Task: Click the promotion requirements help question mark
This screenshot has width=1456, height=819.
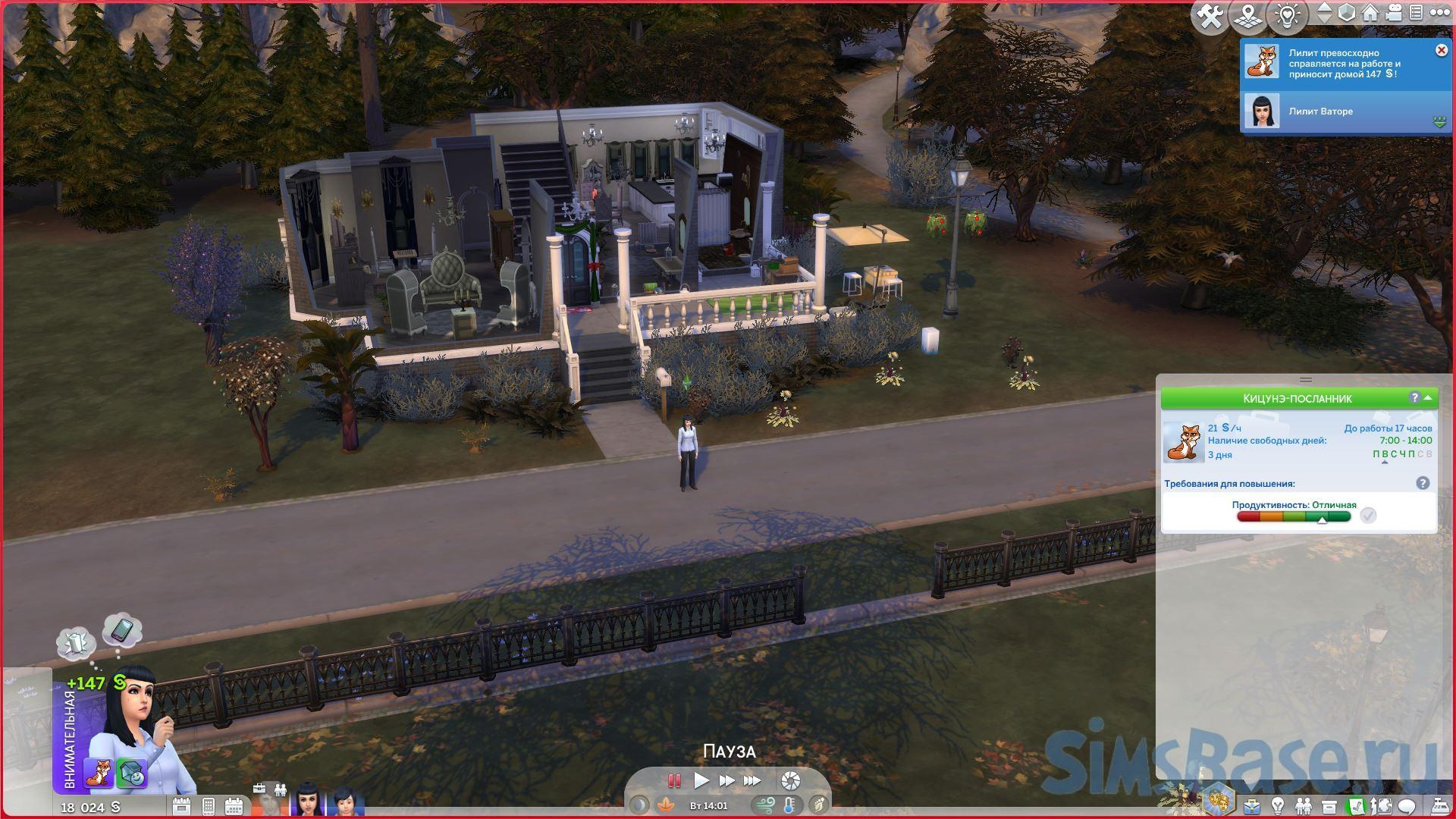Action: click(1423, 483)
